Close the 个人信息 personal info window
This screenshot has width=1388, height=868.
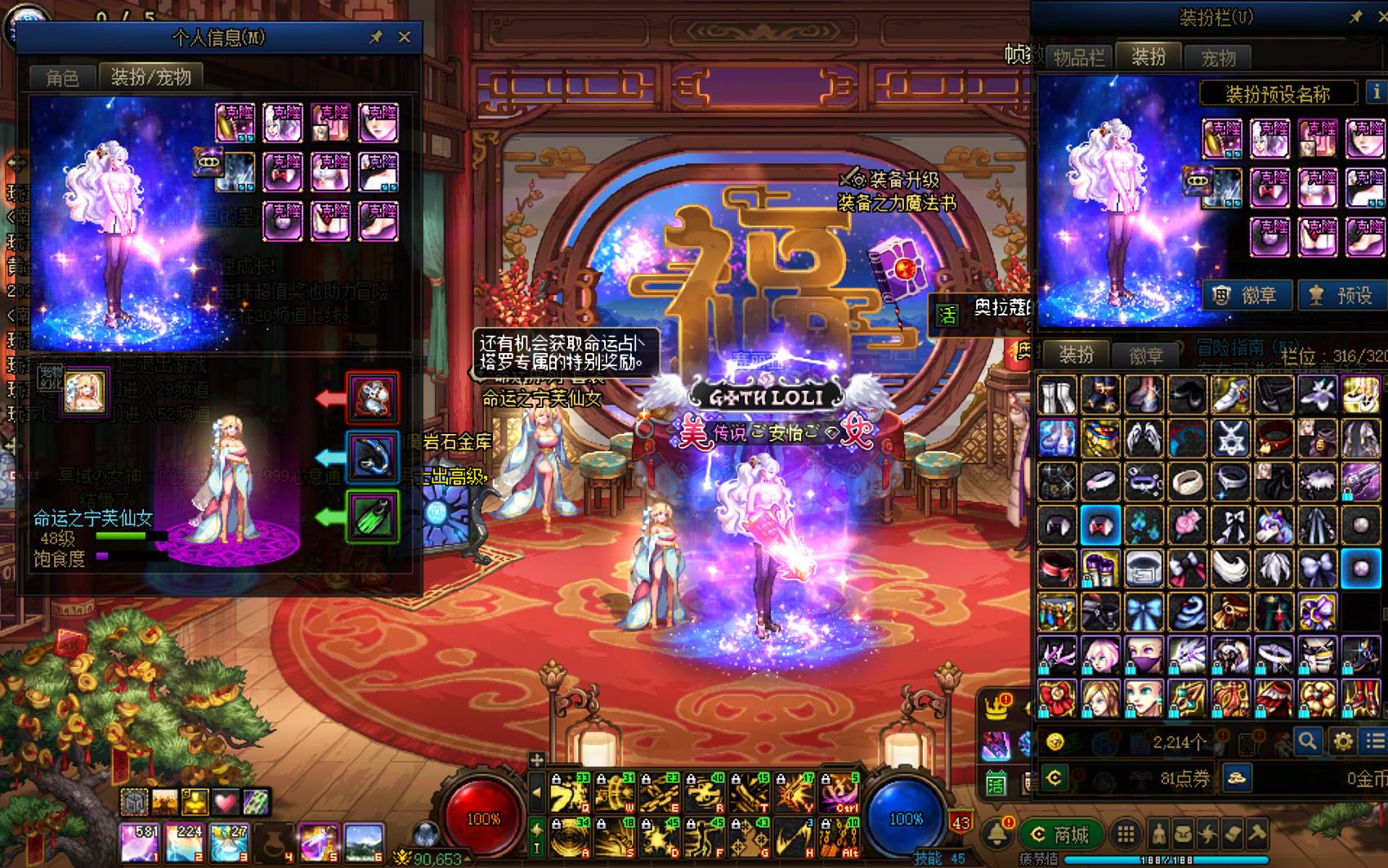click(x=404, y=37)
